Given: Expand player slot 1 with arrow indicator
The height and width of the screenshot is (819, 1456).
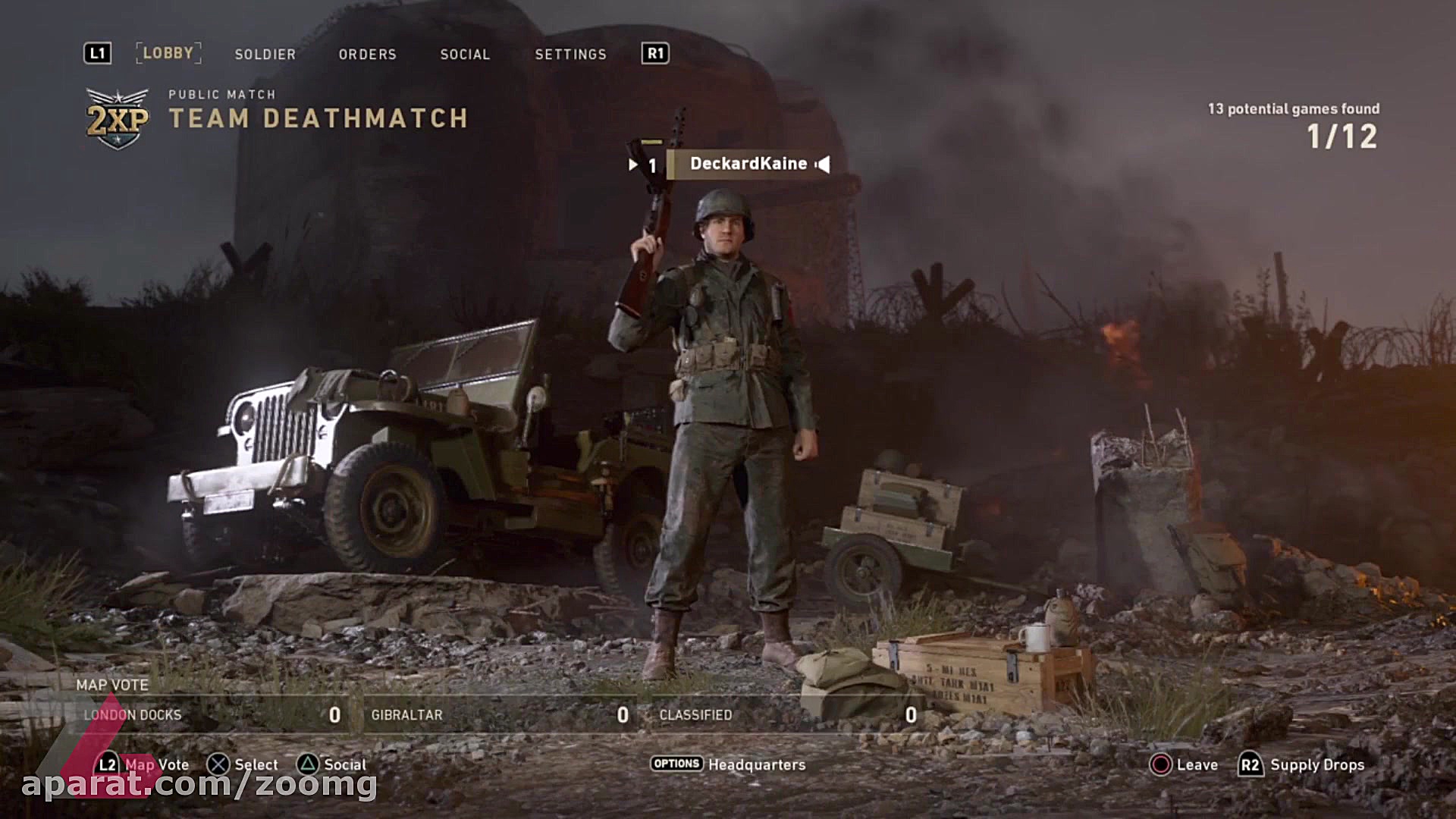Looking at the screenshot, I should click(x=633, y=163).
